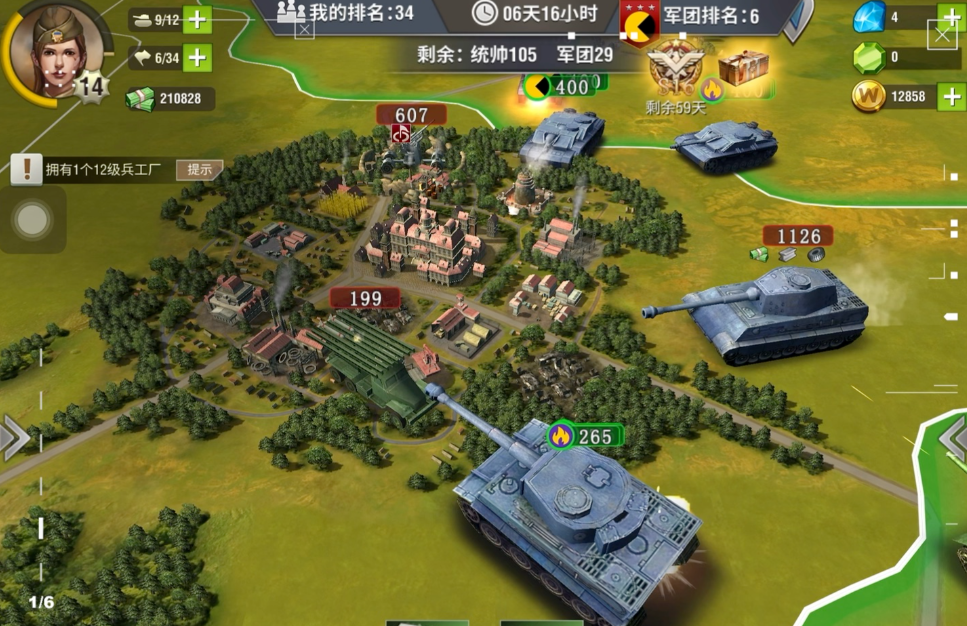Add gold W coins with the plus button
The width and height of the screenshot is (967, 626).
(x=950, y=97)
